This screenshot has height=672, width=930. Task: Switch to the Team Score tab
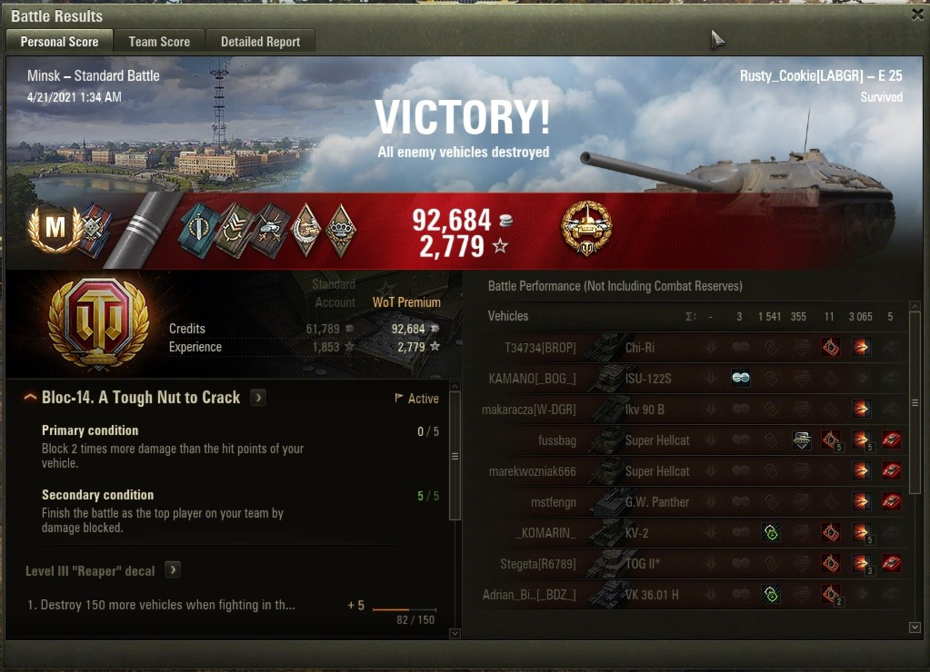click(x=159, y=42)
